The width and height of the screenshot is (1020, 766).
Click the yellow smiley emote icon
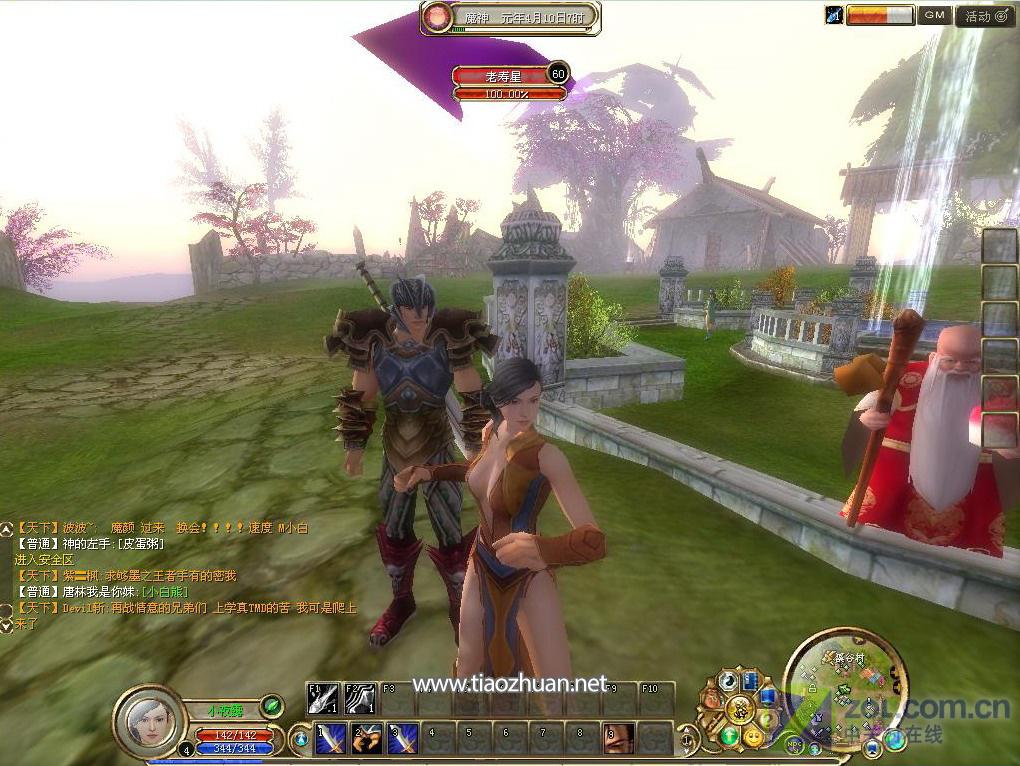tap(752, 738)
